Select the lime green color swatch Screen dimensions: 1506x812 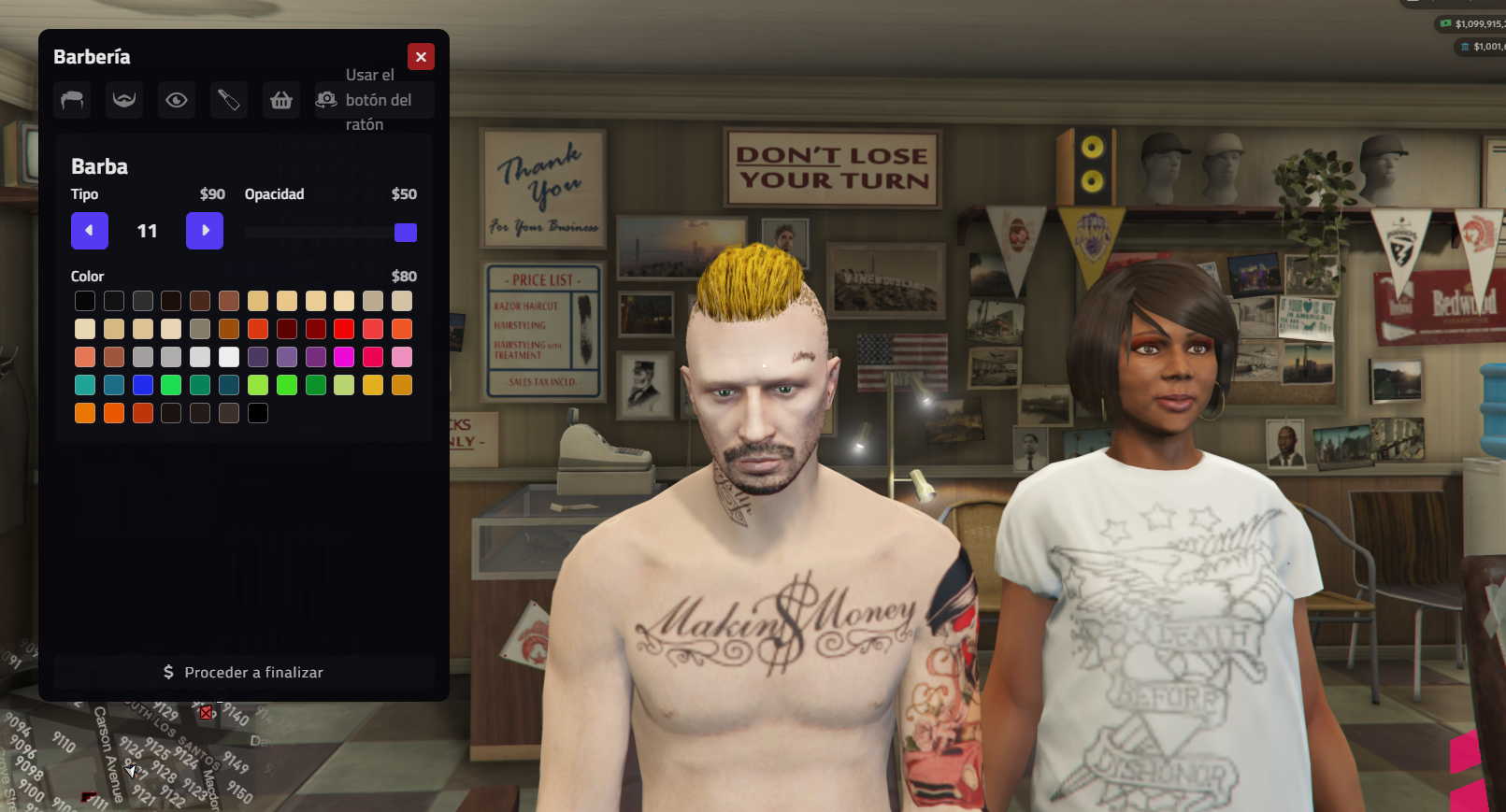[258, 385]
